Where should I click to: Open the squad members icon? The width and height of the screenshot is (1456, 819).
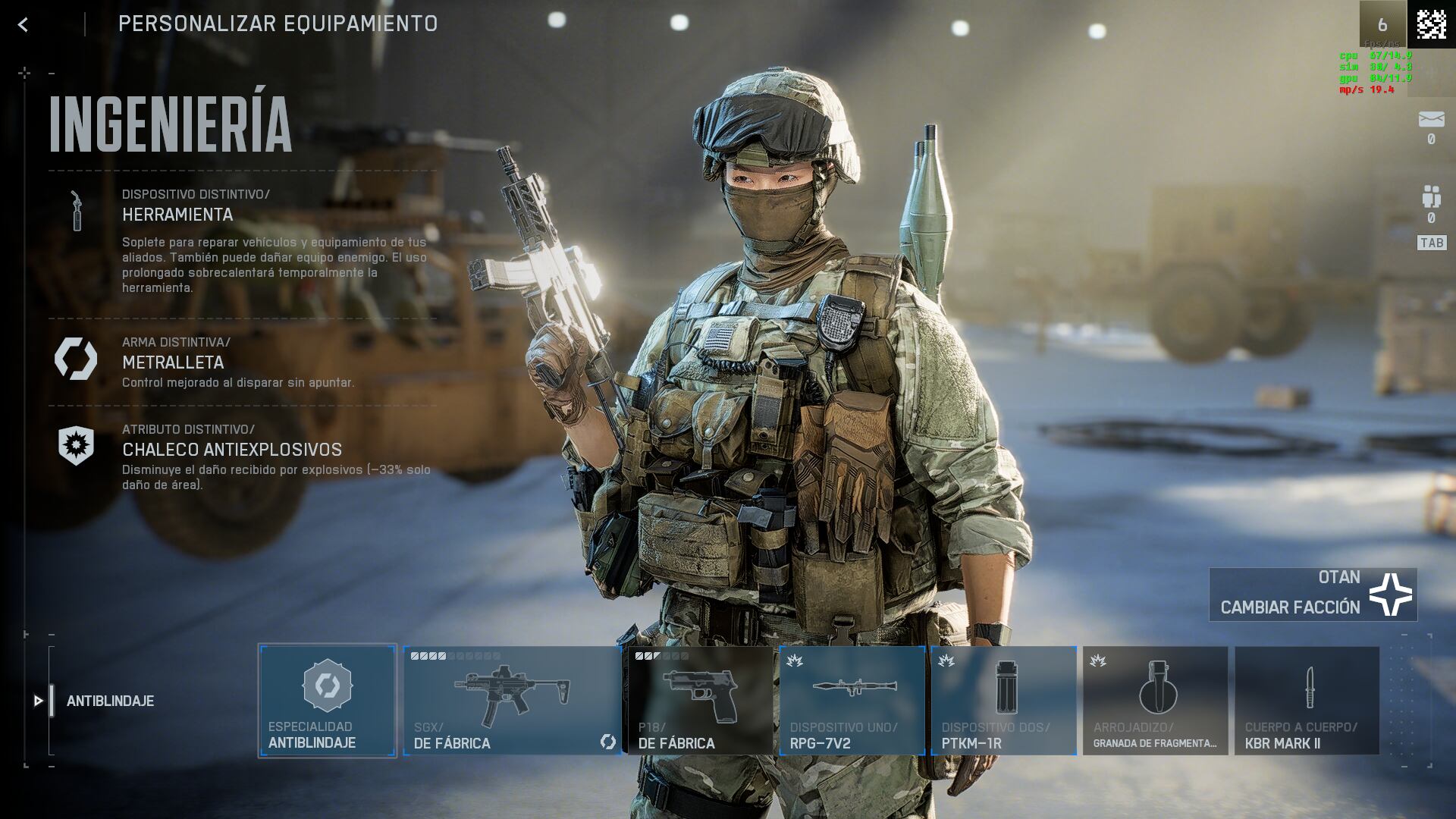pyautogui.click(x=1431, y=197)
